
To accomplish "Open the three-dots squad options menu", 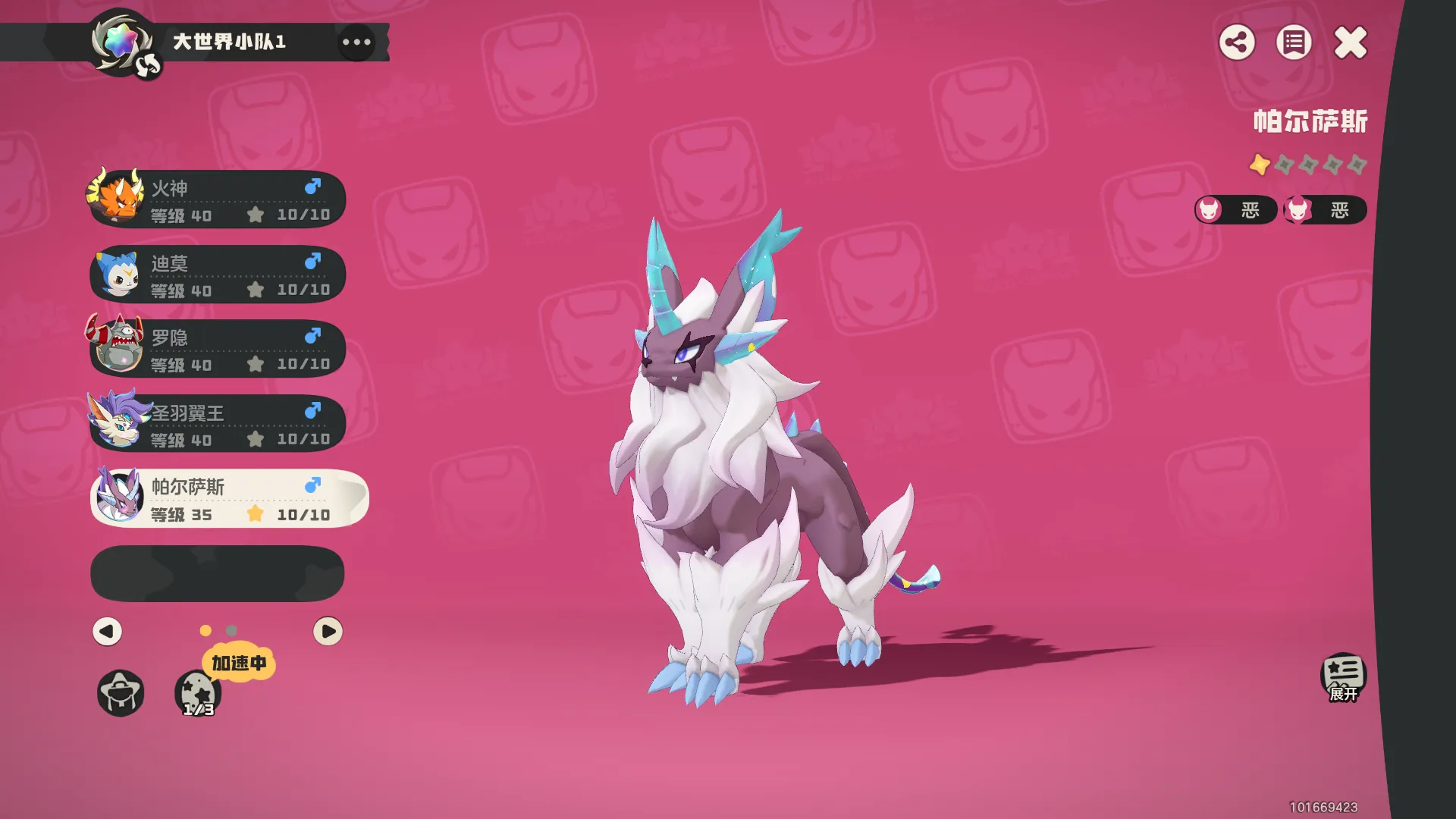I will coord(356,42).
